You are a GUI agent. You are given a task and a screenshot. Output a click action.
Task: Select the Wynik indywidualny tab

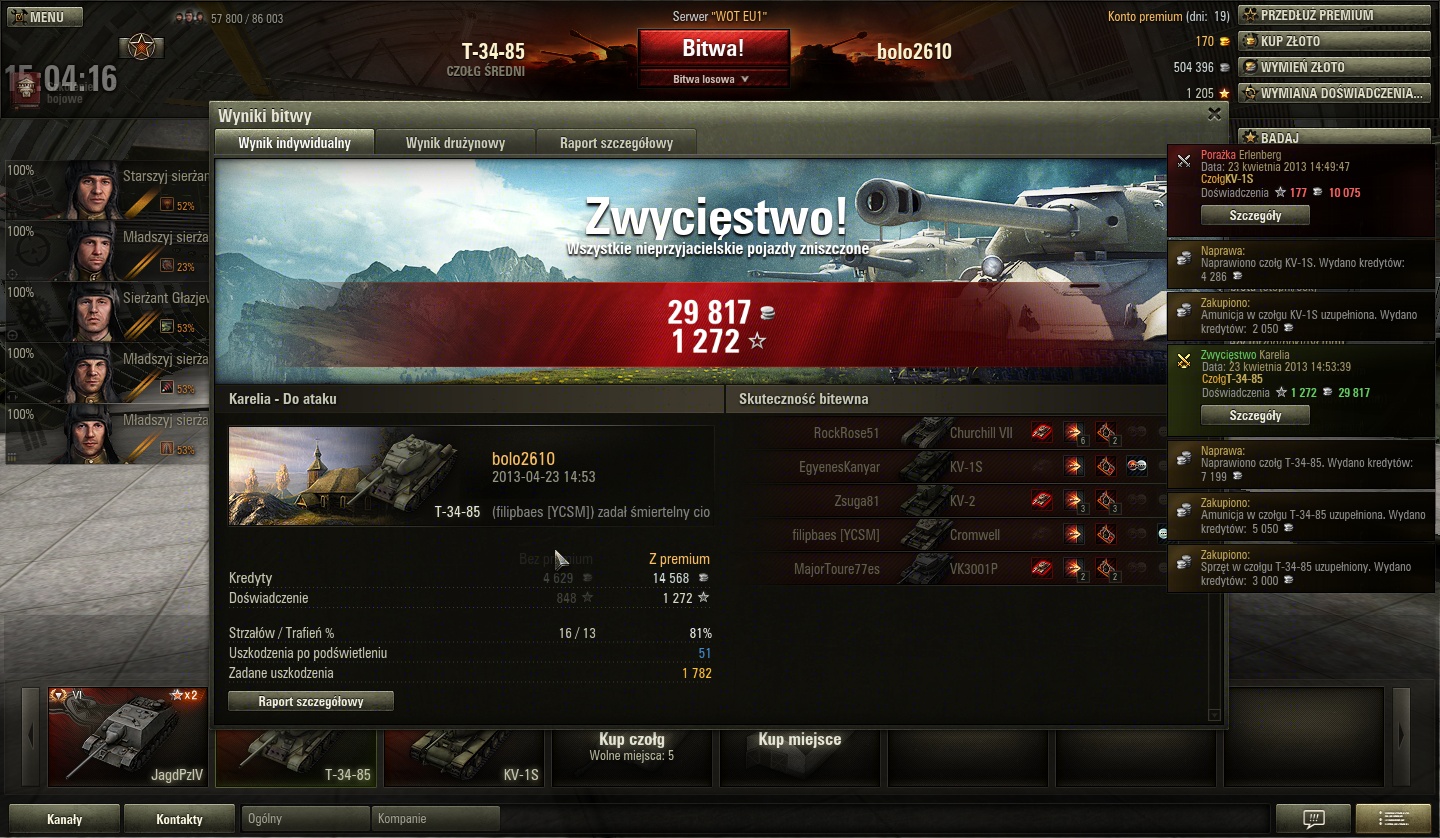pyautogui.click(x=294, y=143)
